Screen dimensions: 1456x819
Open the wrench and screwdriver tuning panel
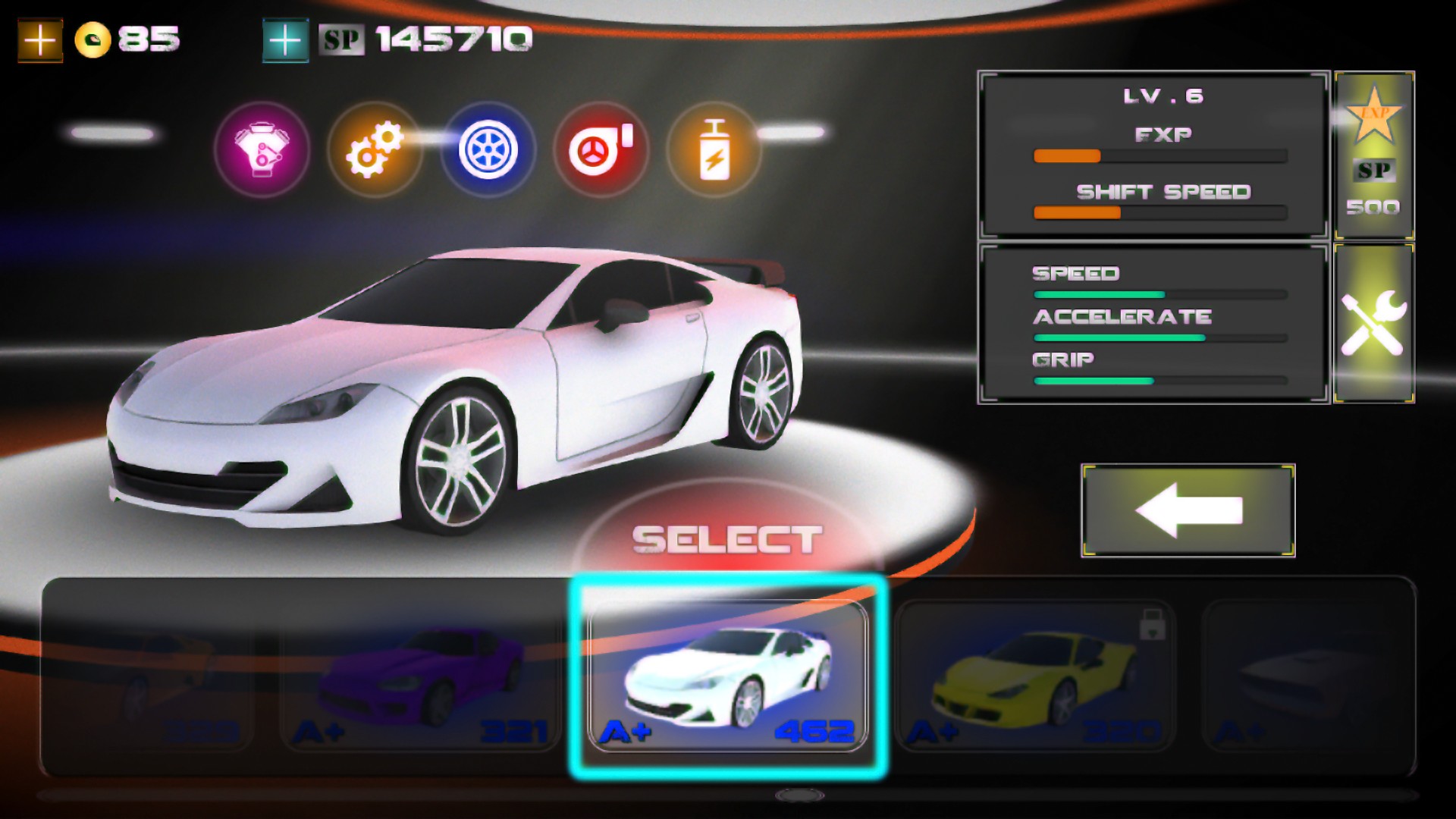pos(1373,323)
